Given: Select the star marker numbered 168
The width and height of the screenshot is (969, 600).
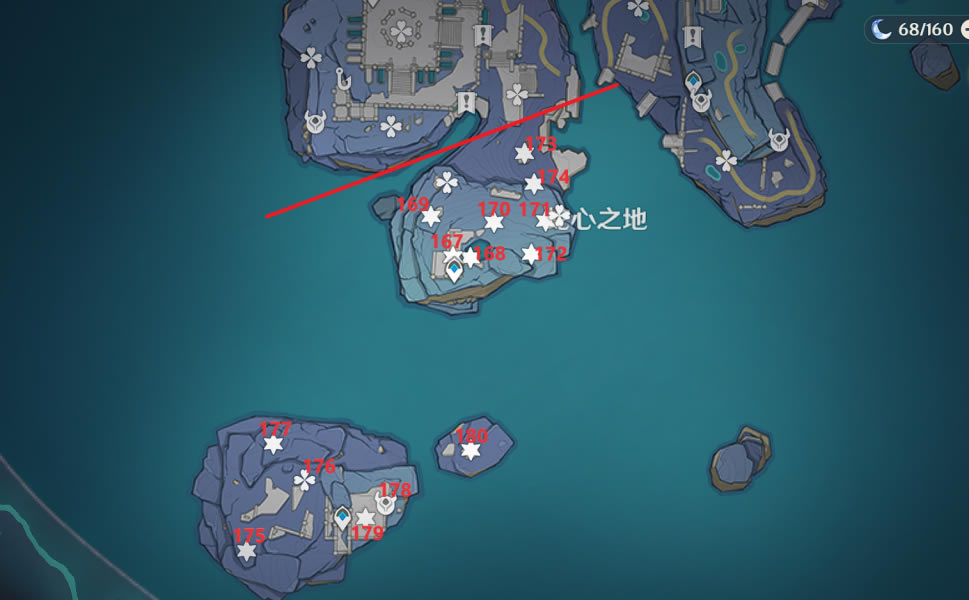Looking at the screenshot, I should click(470, 257).
